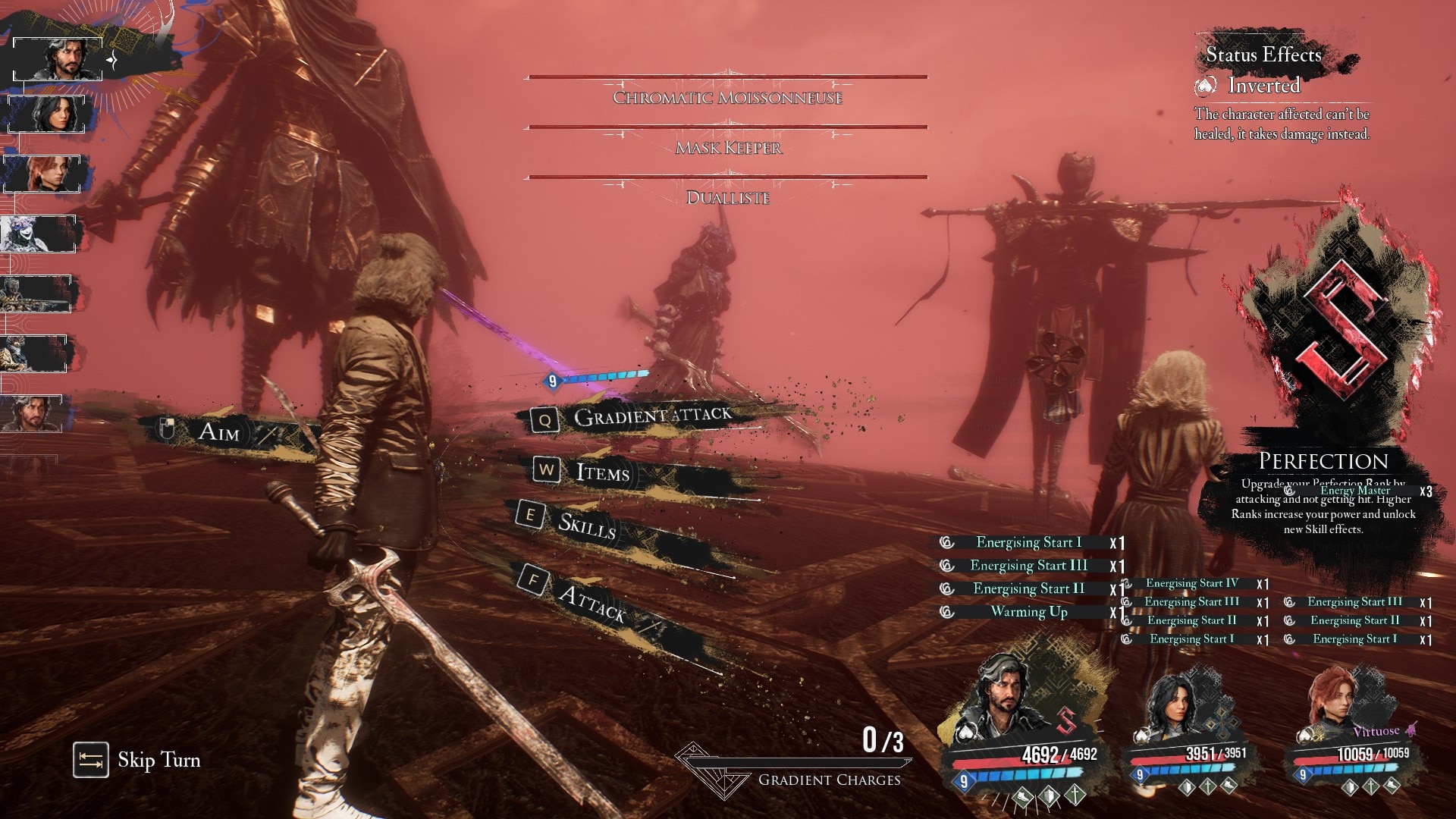The height and width of the screenshot is (819, 1456).
Task: Select the Aim free-shot option
Action: click(x=218, y=432)
